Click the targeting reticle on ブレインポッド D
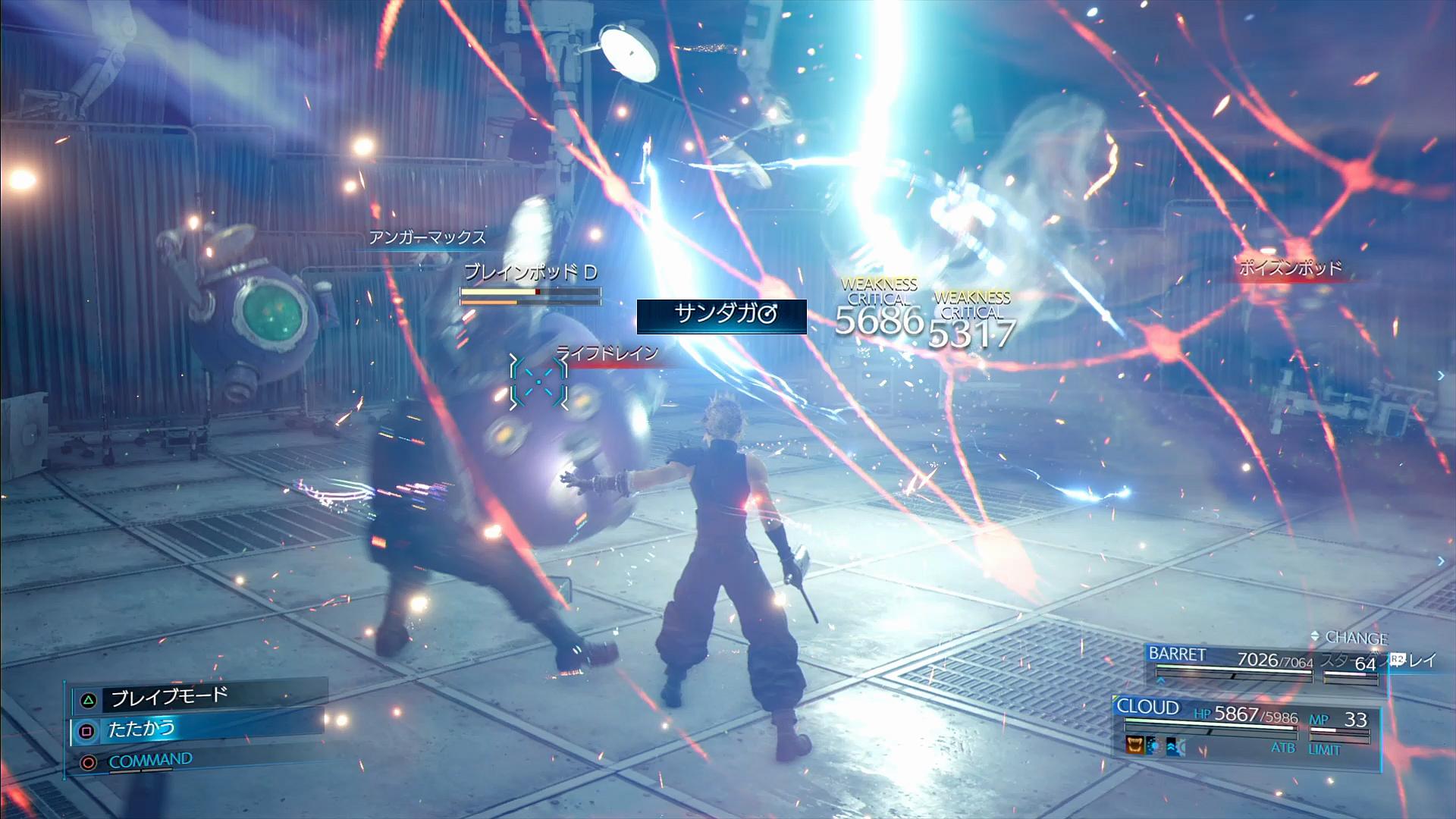The width and height of the screenshot is (1456, 819). (538, 381)
